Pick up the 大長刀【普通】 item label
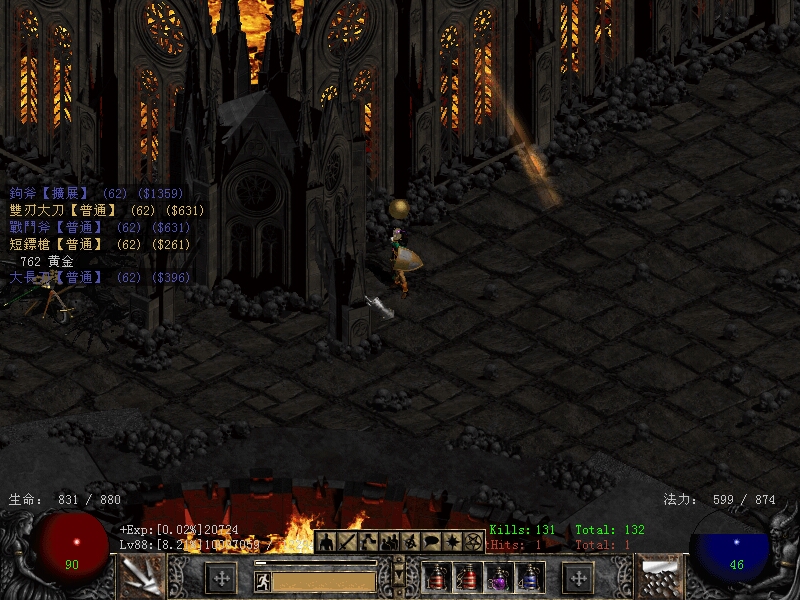Image resolution: width=800 pixels, height=600 pixels. click(57, 277)
